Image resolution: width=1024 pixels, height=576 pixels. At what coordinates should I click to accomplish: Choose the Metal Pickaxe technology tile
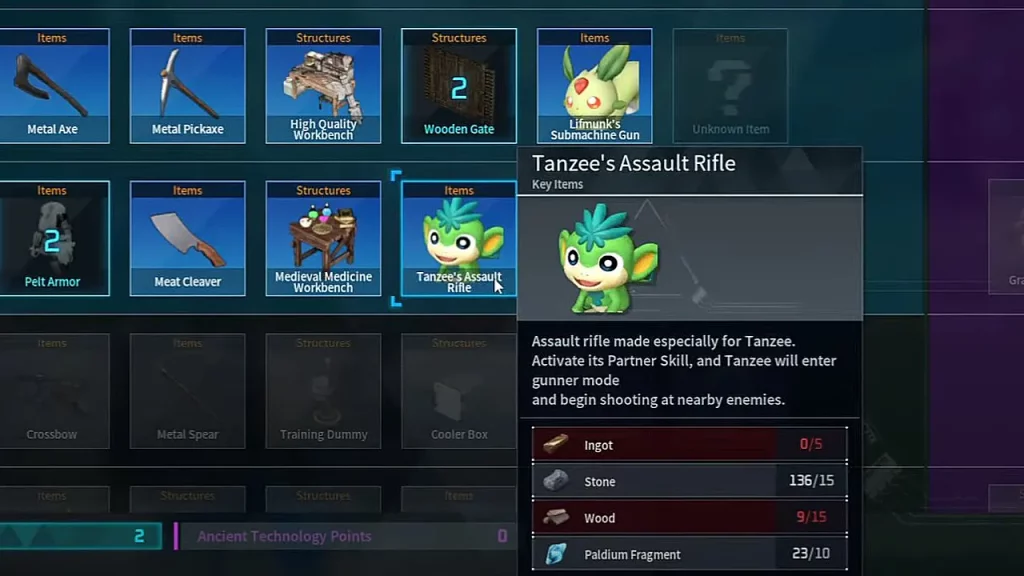point(188,86)
